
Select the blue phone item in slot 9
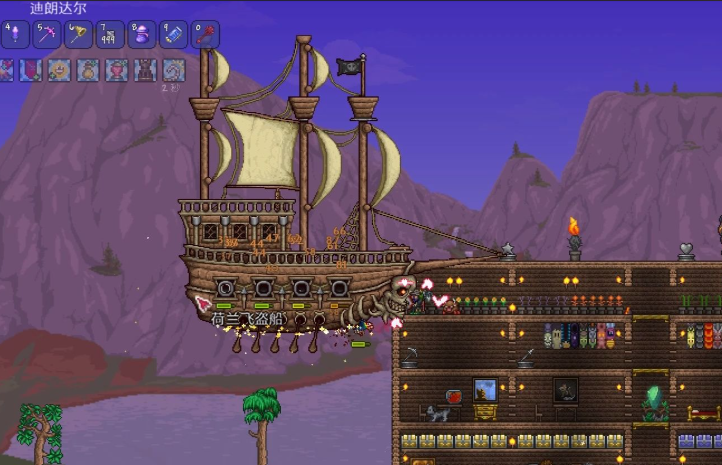[173, 35]
